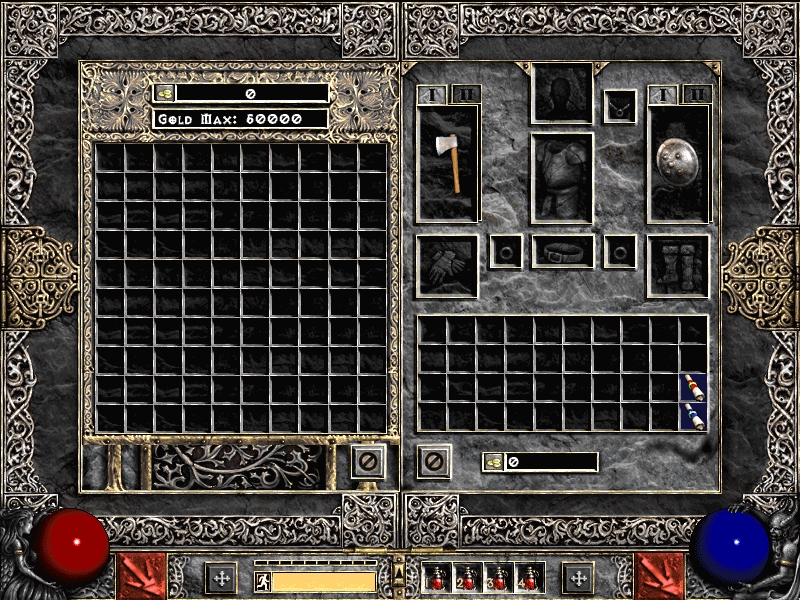Pick up the equipped hand axe
800x600 pixels.
coord(450,160)
